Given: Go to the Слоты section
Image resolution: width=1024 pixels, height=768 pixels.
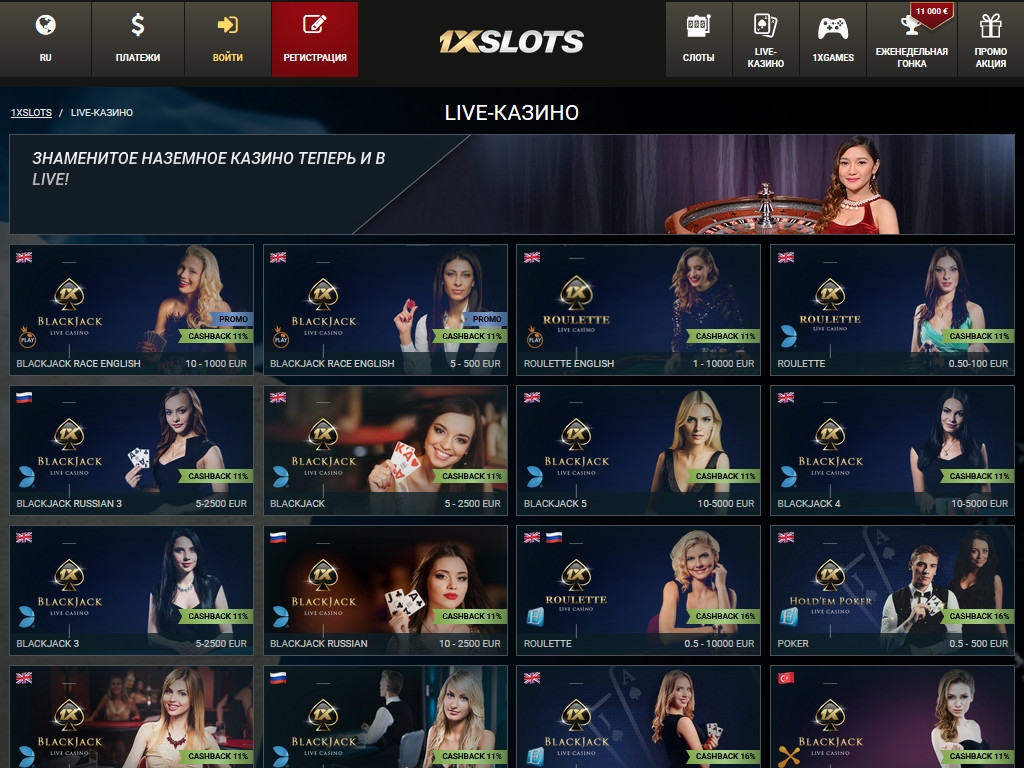Looking at the screenshot, I should pos(698,39).
